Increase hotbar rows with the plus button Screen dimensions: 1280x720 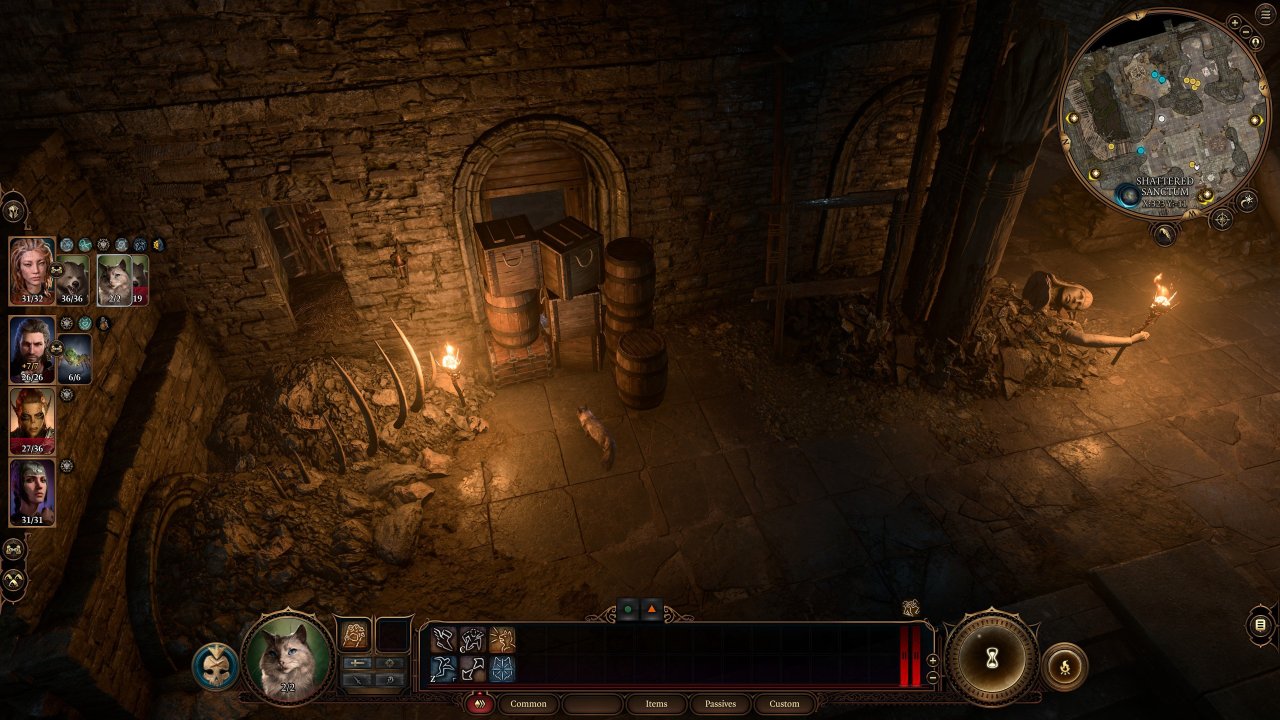point(933,660)
